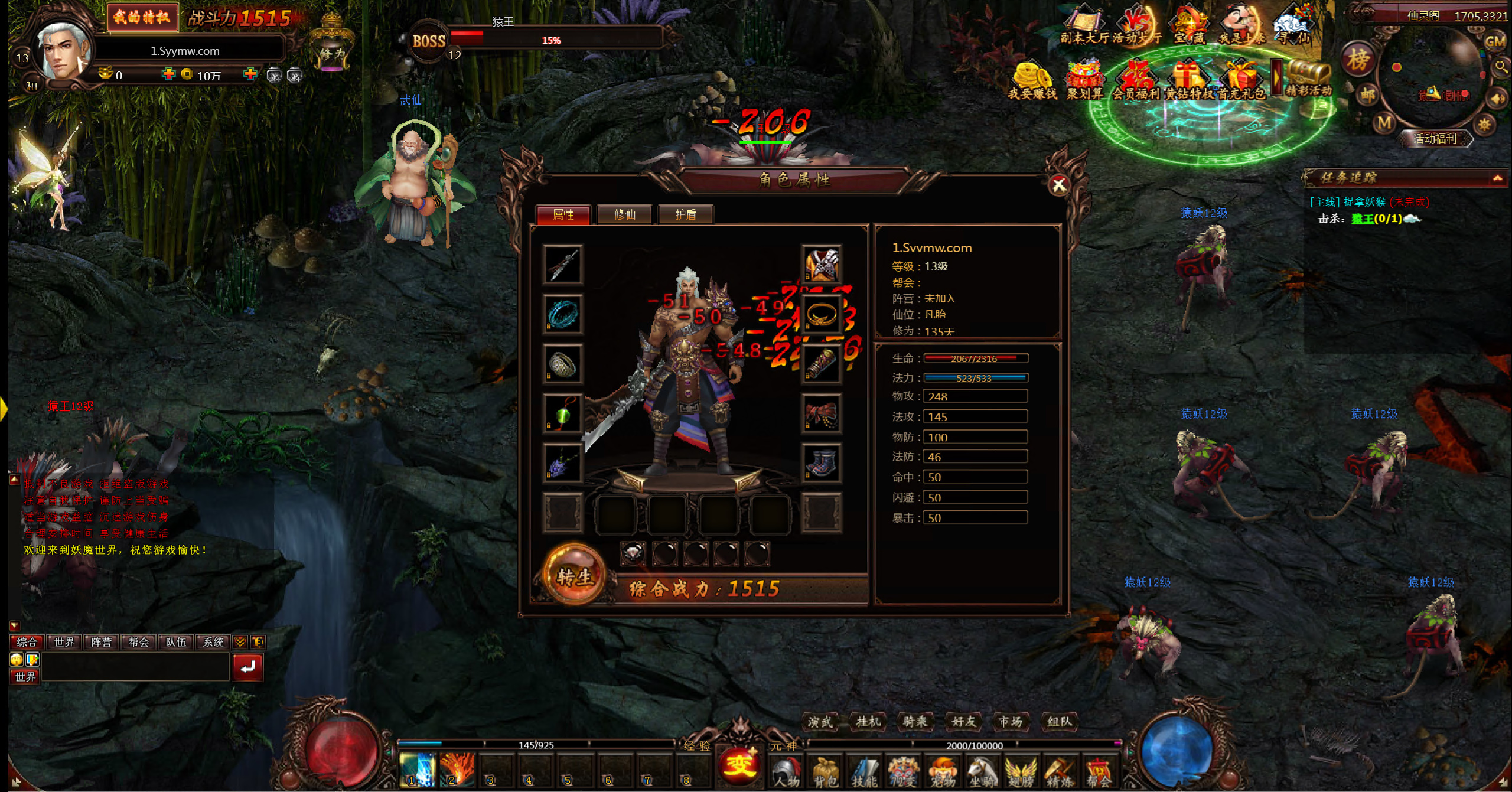Click the 转生 rebirth button
Screen dimensions: 1512x792
(574, 576)
